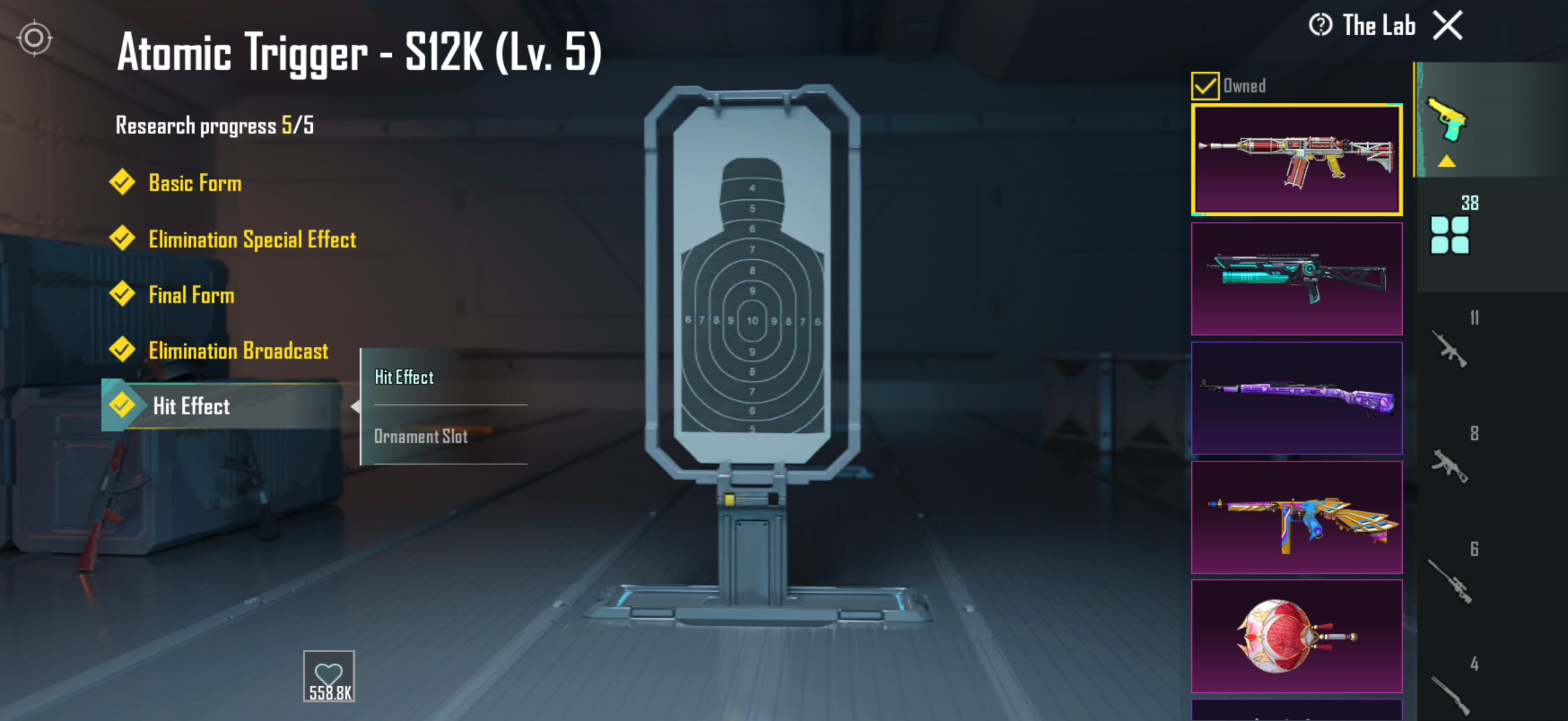Viewport: 1568px width, 721px height.
Task: Pick the red and white orb skin
Action: click(1297, 636)
